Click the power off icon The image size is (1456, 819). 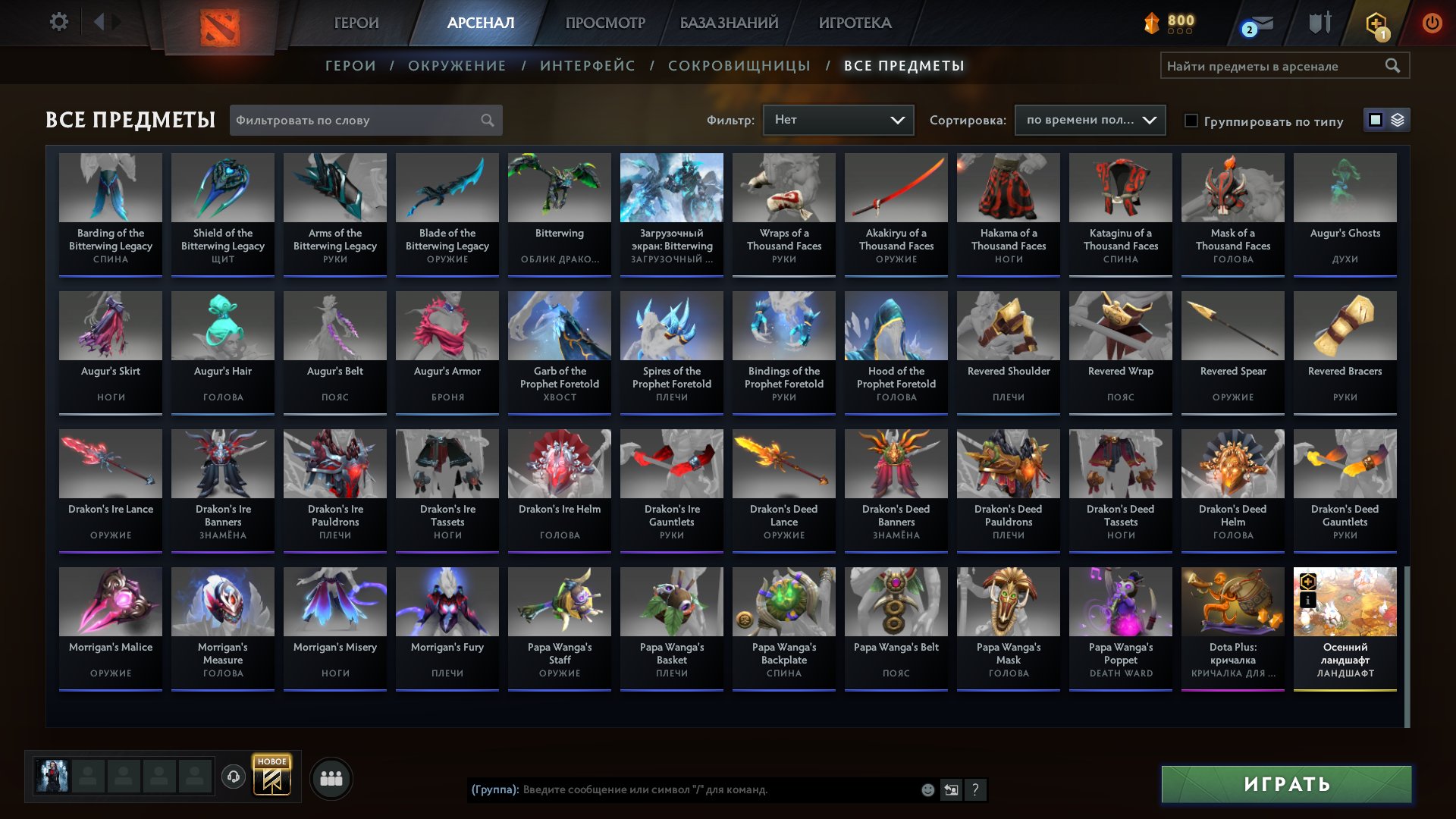click(1432, 22)
